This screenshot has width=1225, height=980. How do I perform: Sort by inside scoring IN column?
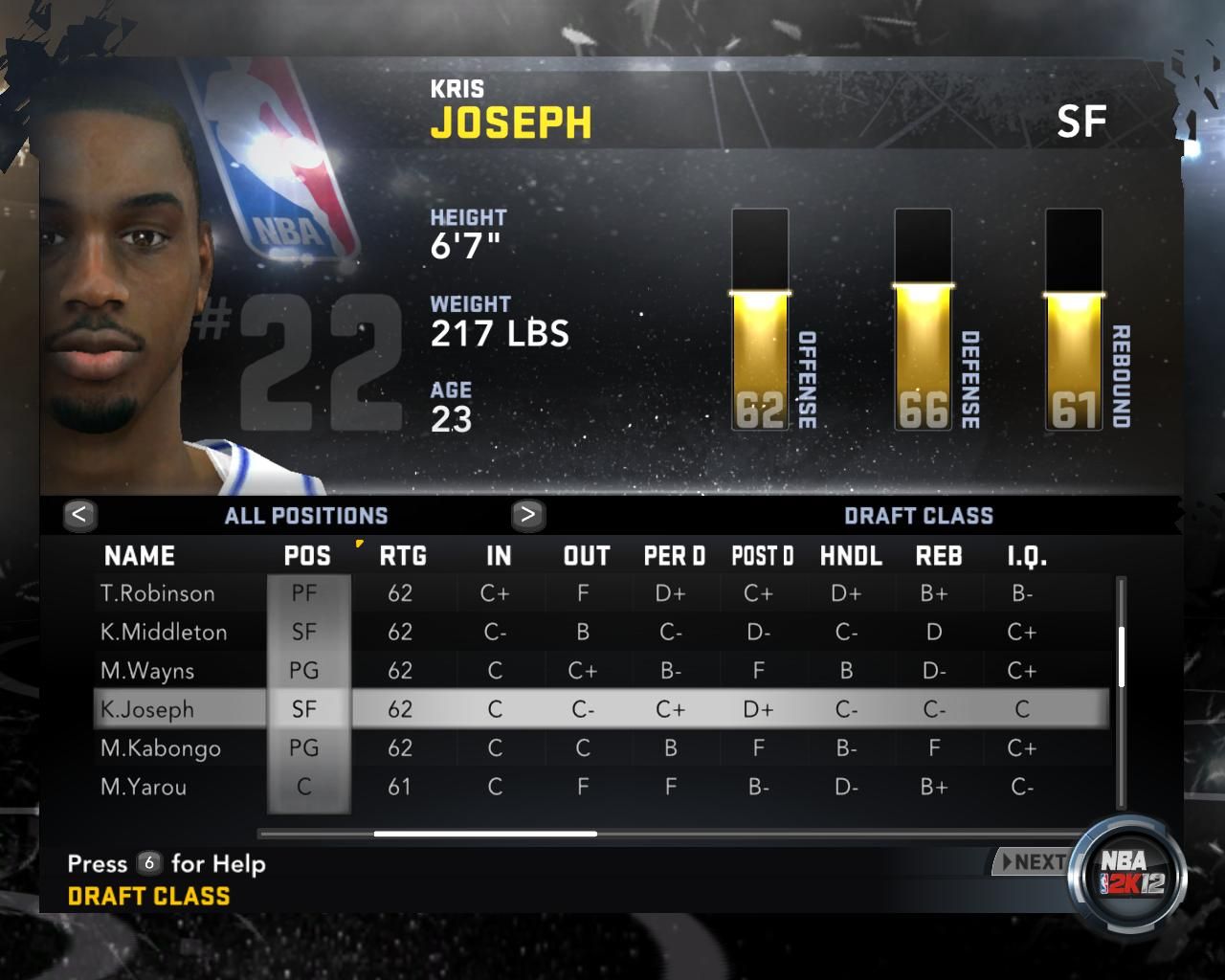pos(499,556)
